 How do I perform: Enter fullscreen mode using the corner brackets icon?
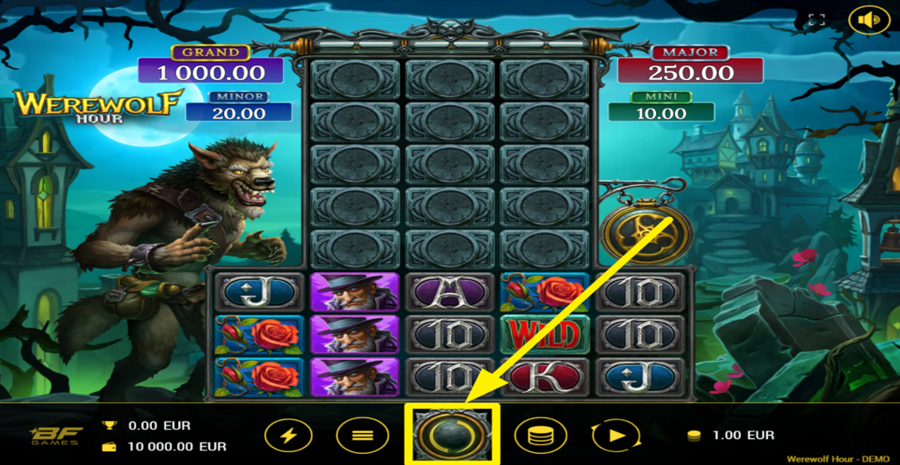(x=817, y=20)
